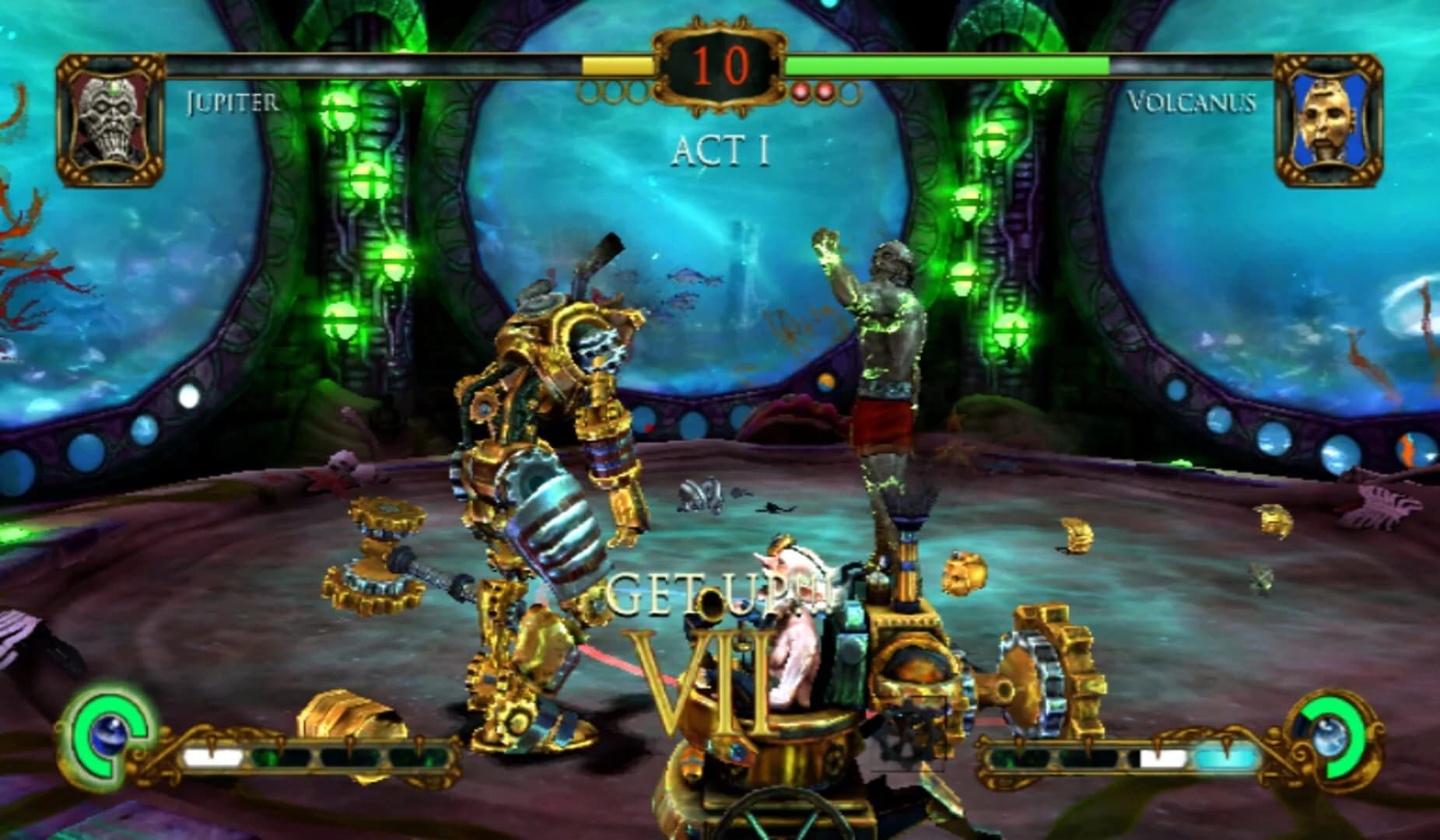Select the Volcanus name label

tap(1193, 101)
